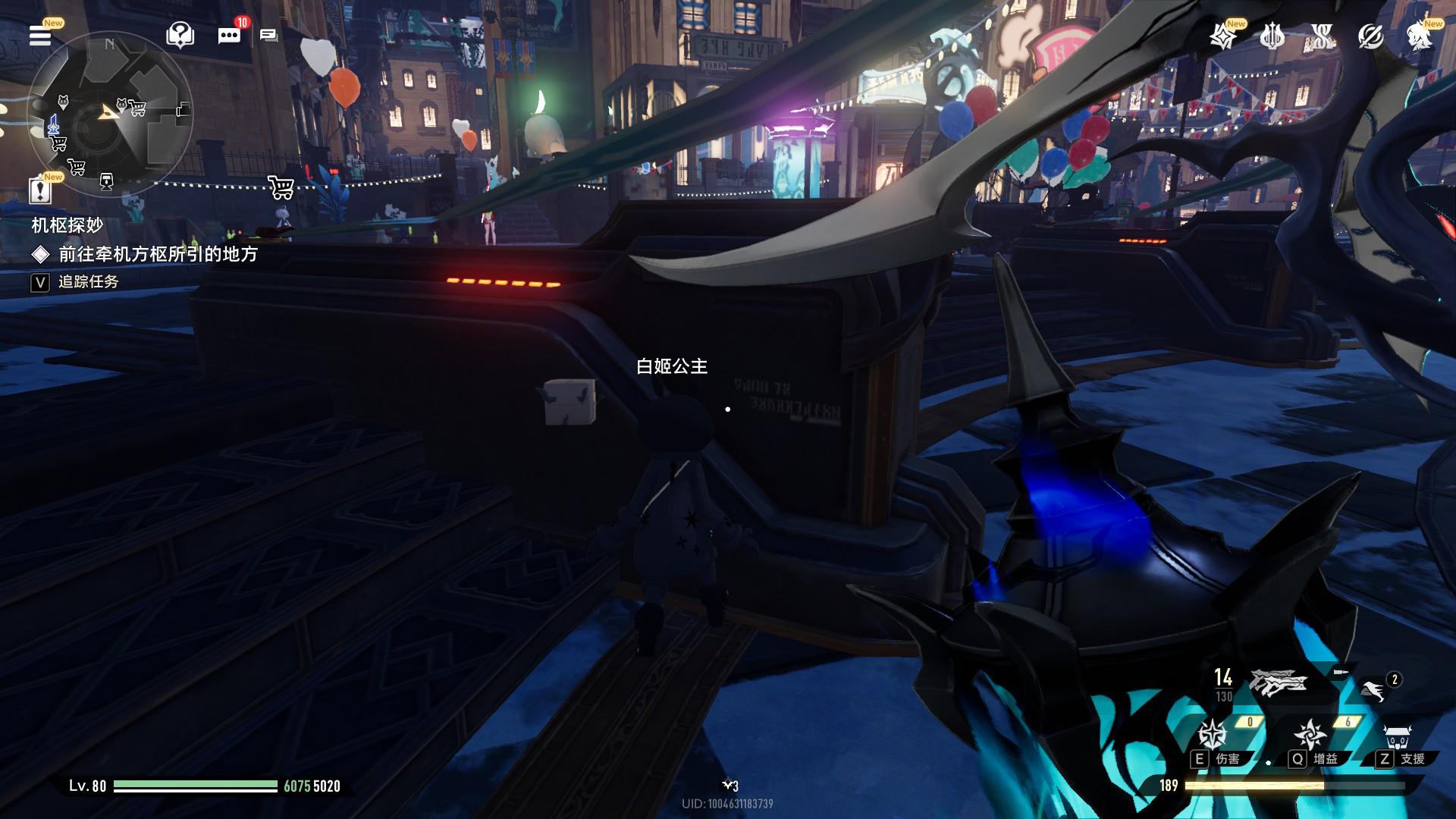Open the character silhouette menu icon
This screenshot has height=819, width=1456.
click(1419, 36)
